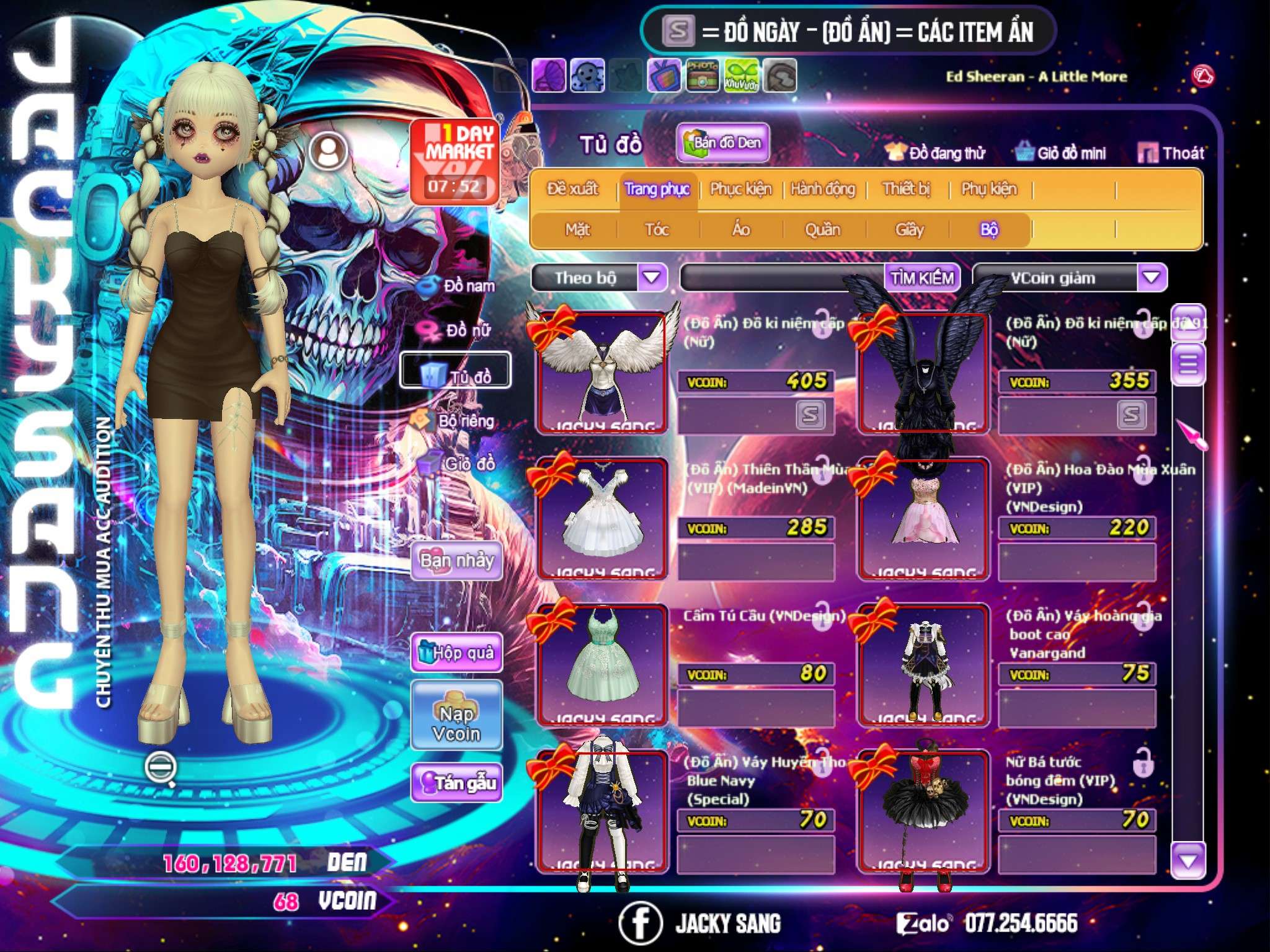Image resolution: width=1270 pixels, height=952 pixels.
Task: Open the Hộp quà gift box
Action: [x=457, y=653]
